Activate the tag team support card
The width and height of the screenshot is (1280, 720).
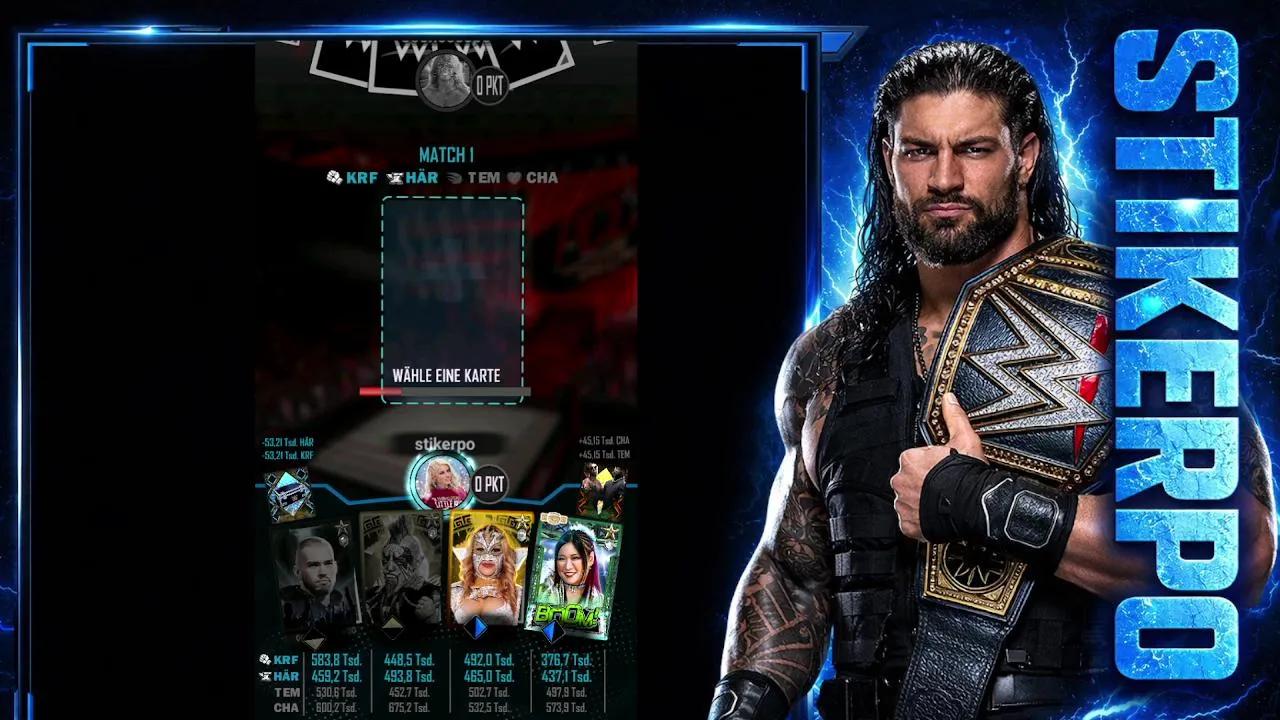[x=603, y=489]
